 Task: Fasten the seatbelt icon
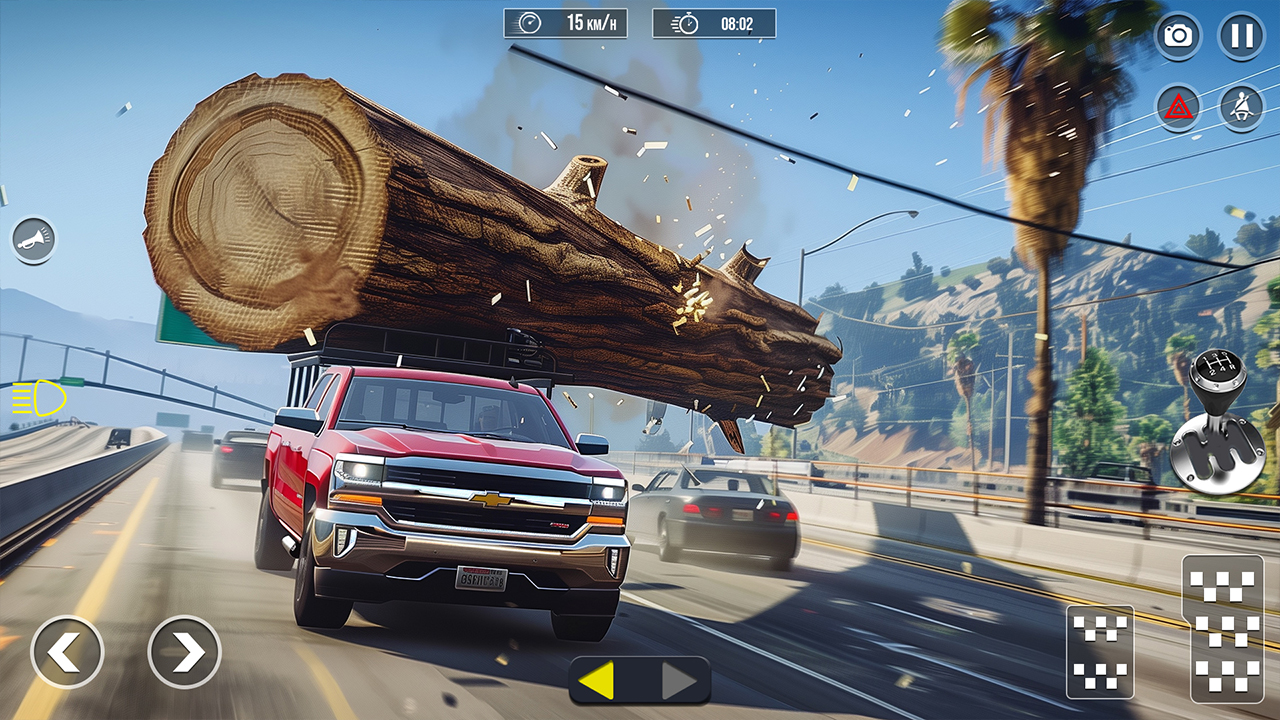(1241, 107)
